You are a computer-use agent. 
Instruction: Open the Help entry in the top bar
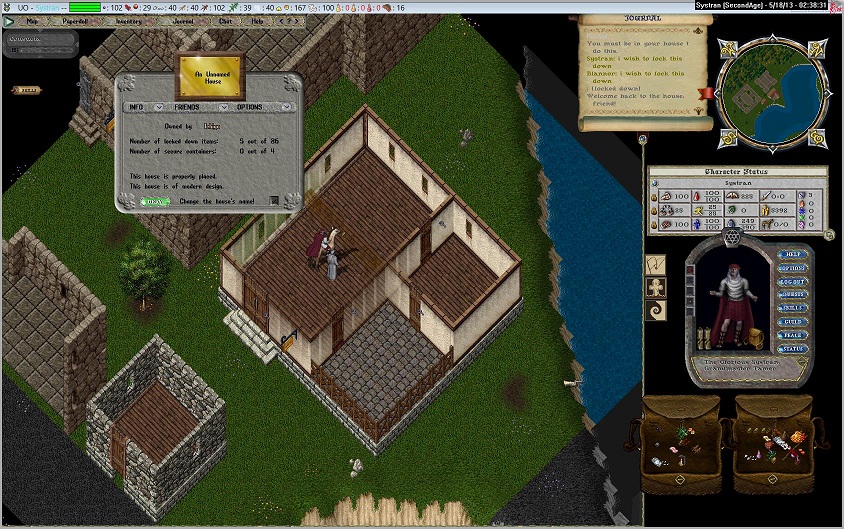pos(258,20)
